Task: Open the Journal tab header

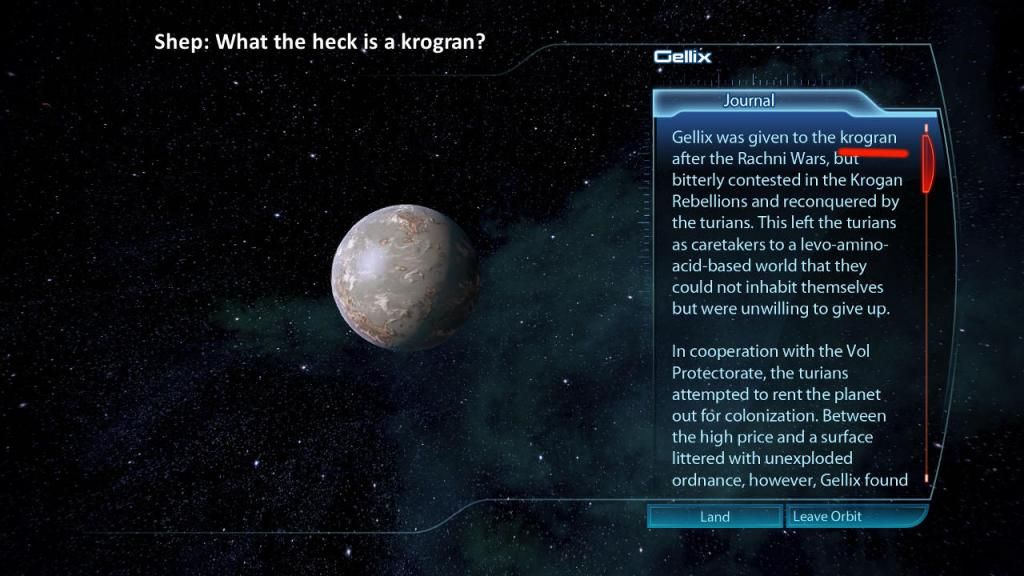Action: [749, 101]
